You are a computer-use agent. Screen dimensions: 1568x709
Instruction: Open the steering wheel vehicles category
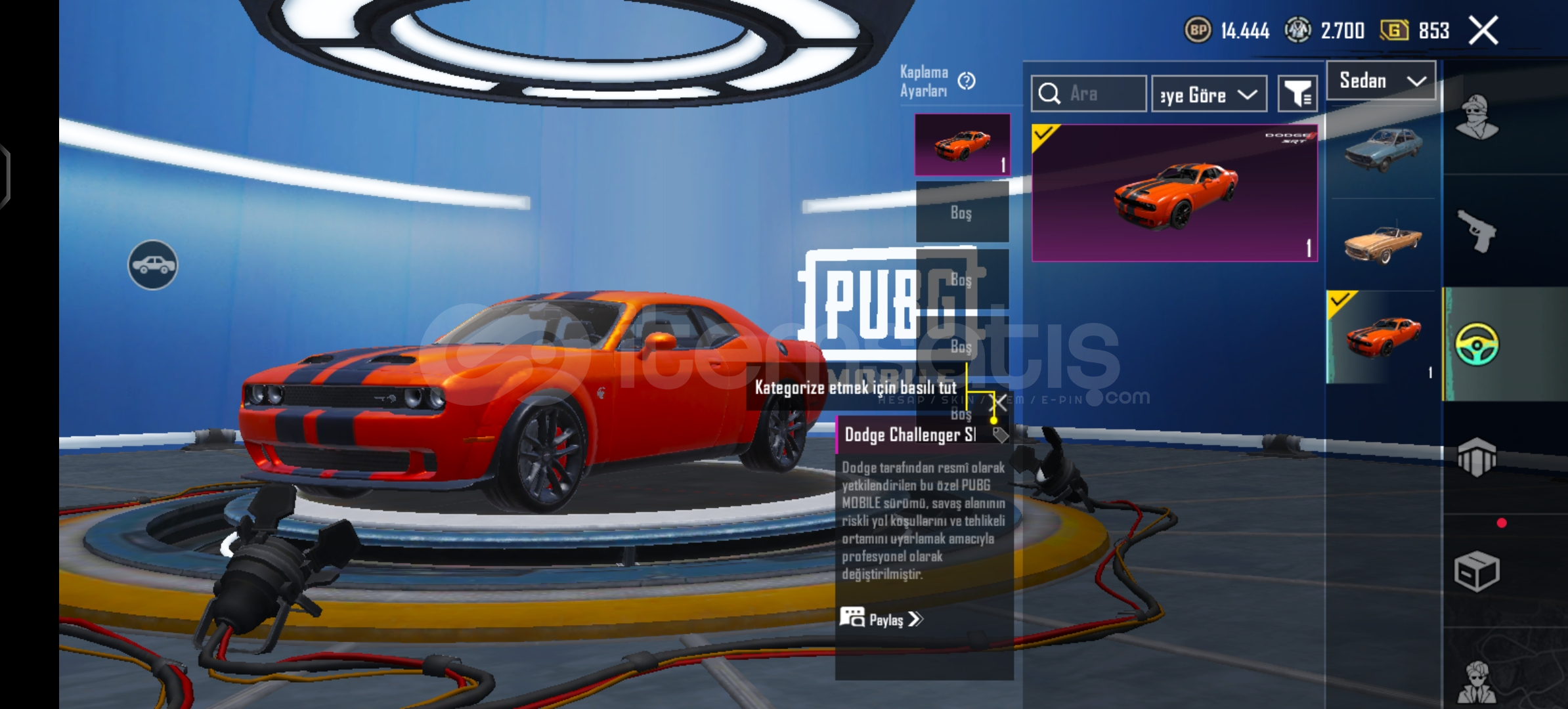tap(1477, 344)
